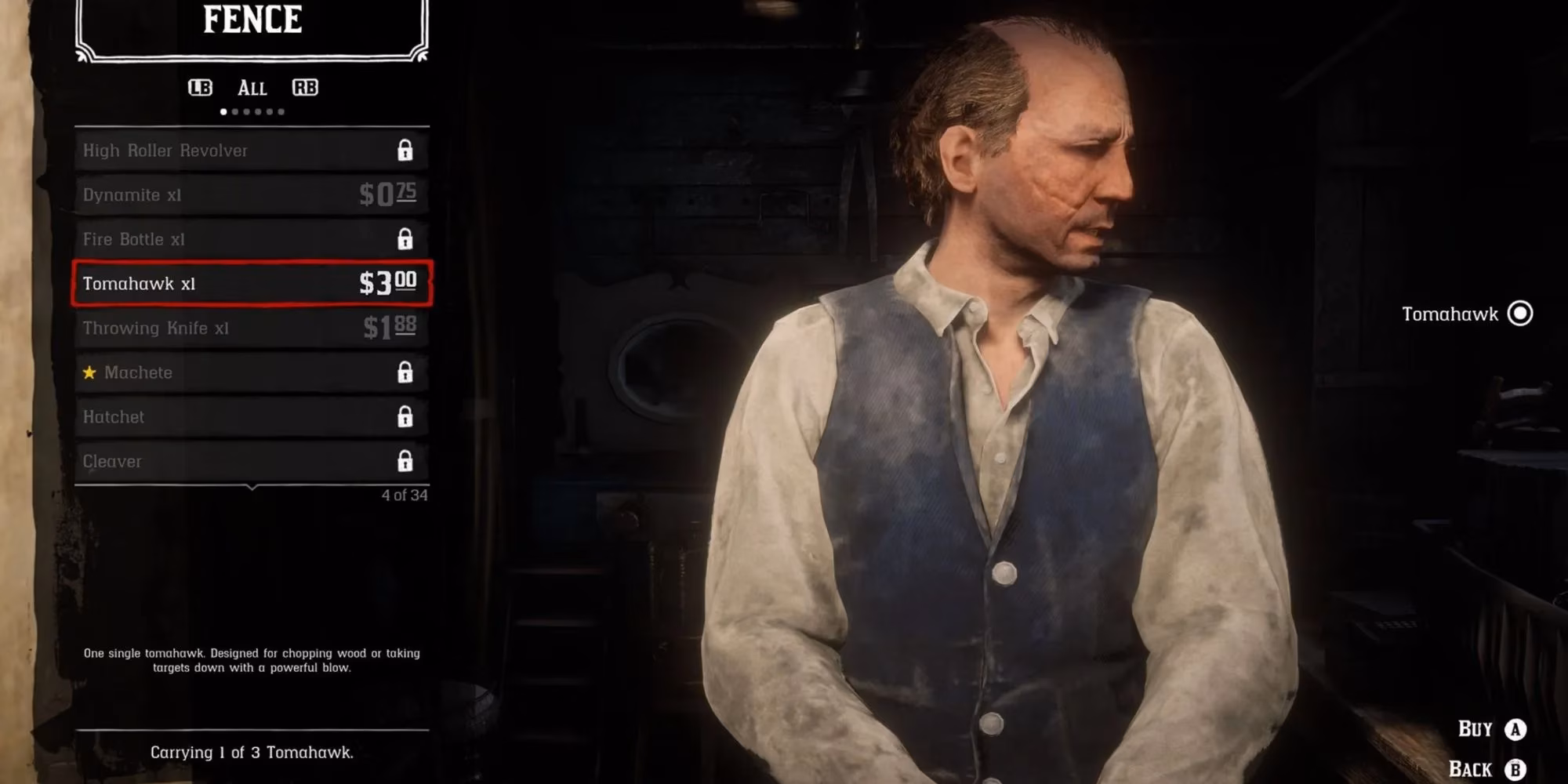Click the gold star next to Machete
This screenshot has height=784, width=1568.
click(x=89, y=372)
